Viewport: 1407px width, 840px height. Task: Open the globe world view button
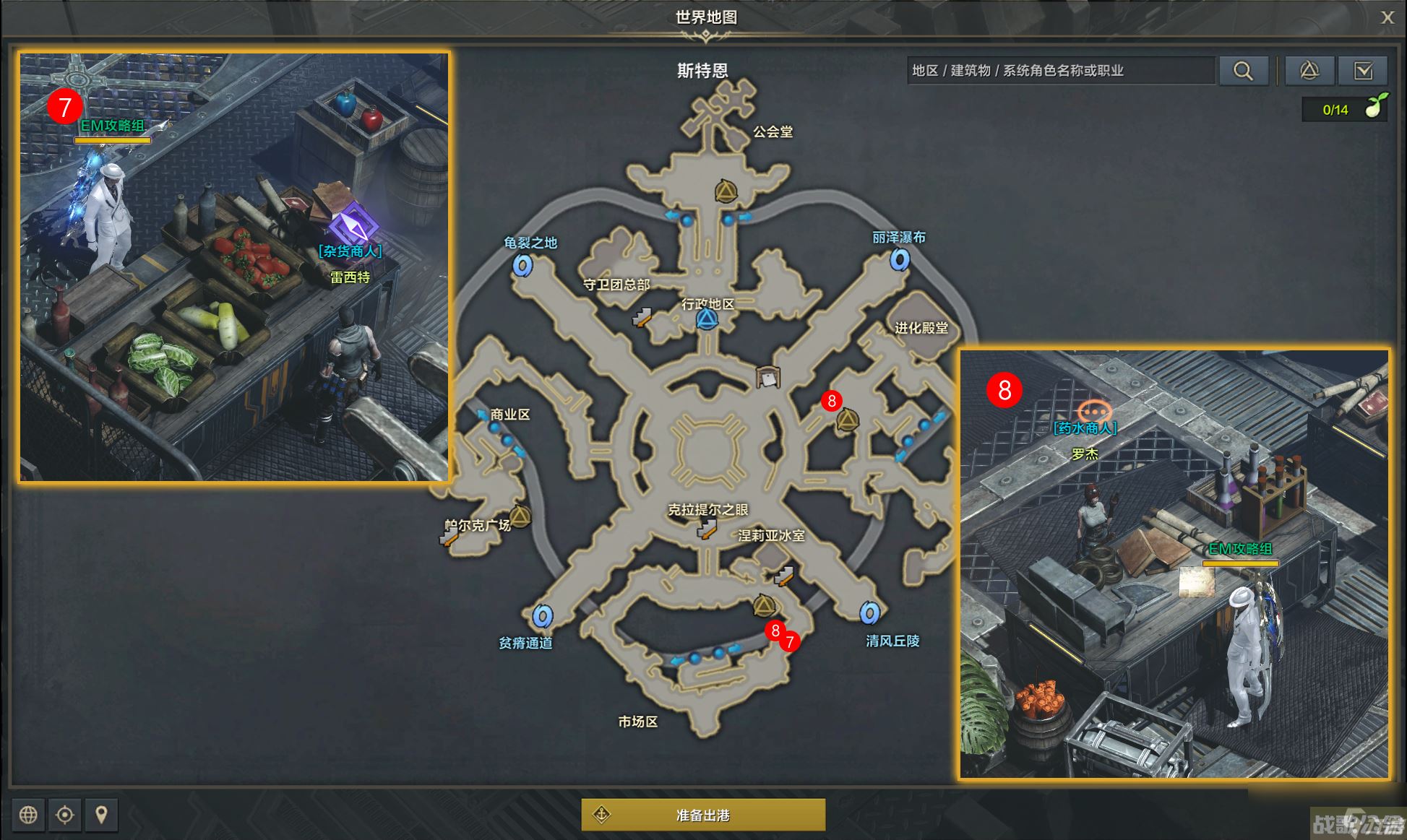[x=28, y=815]
